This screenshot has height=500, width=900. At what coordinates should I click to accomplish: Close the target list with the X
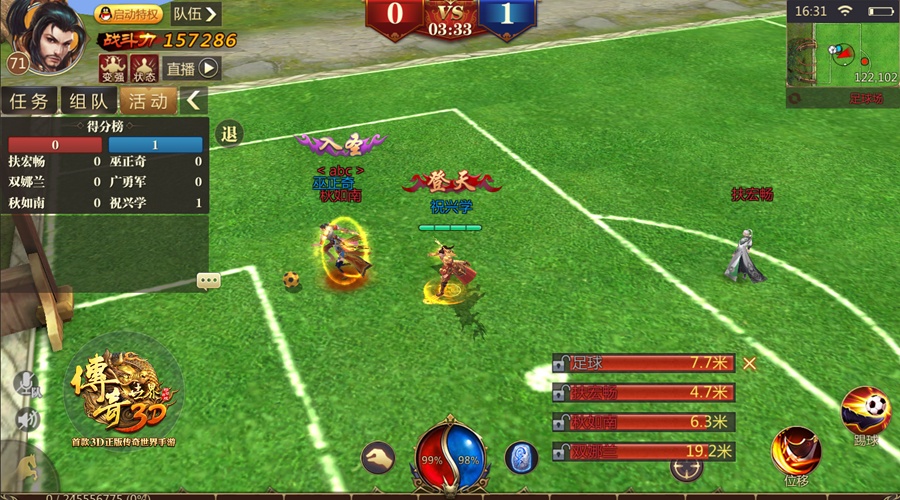coord(749,363)
